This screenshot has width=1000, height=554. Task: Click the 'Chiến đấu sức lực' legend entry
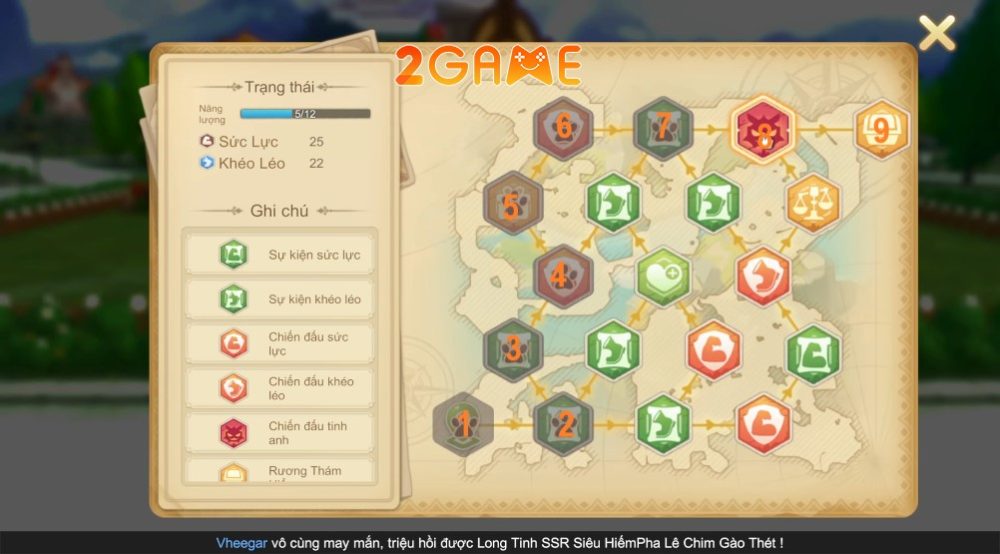[x=279, y=343]
